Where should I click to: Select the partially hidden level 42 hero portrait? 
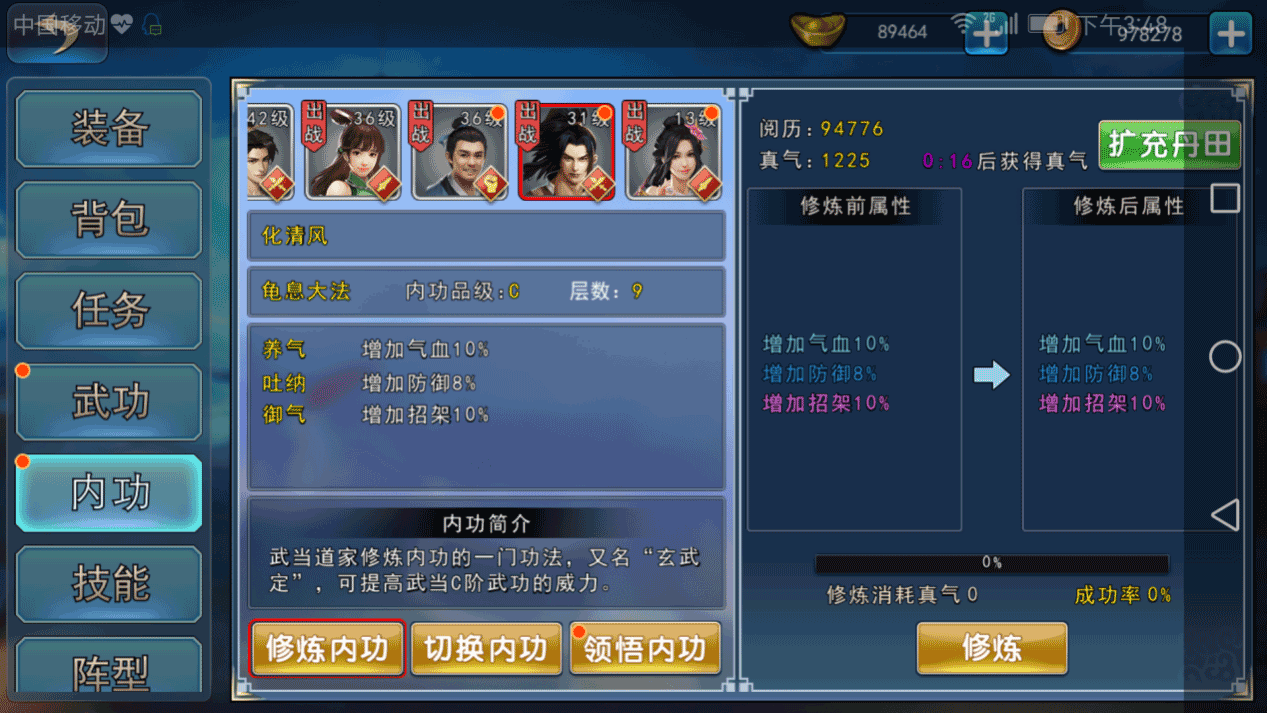click(x=269, y=152)
